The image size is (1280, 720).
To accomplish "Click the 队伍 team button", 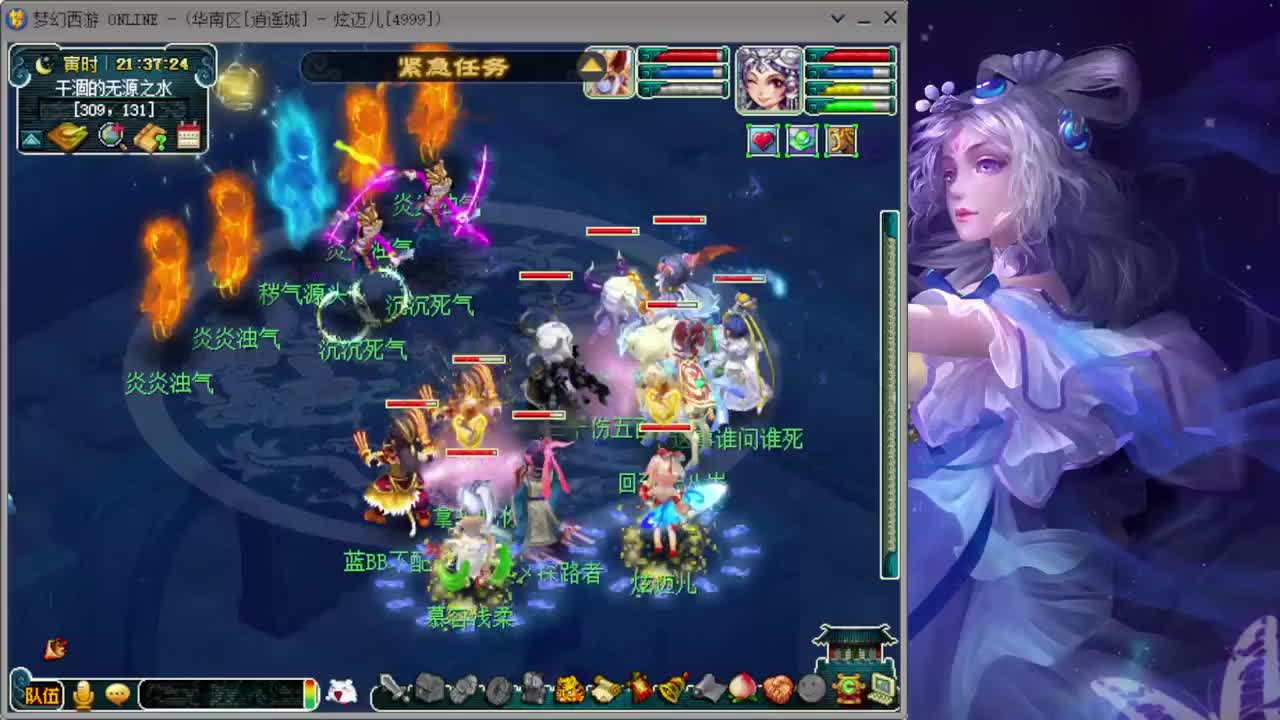I will coord(43,695).
